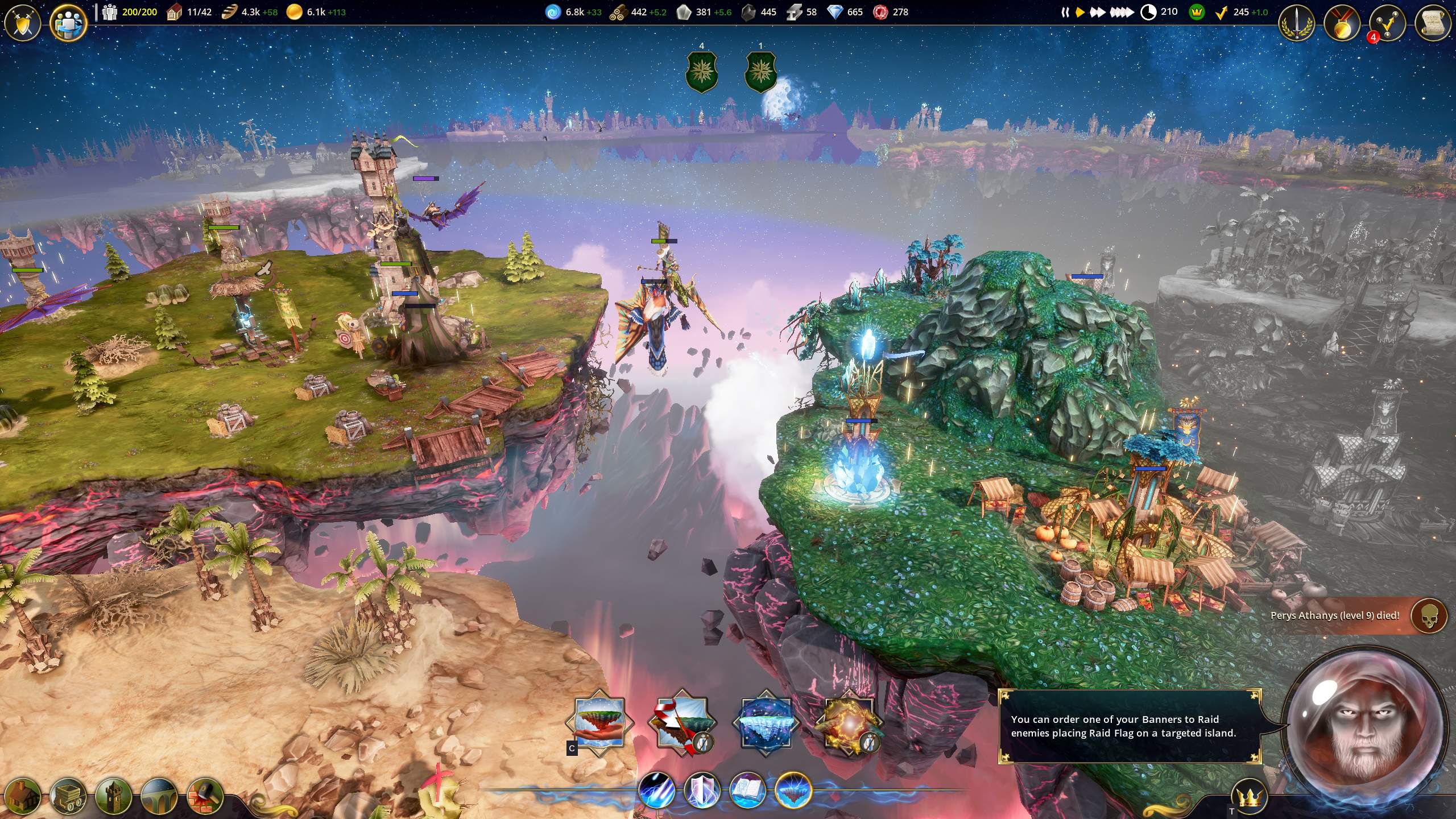Cast the frozen island spell
The width and height of the screenshot is (1456, 819).
766,723
